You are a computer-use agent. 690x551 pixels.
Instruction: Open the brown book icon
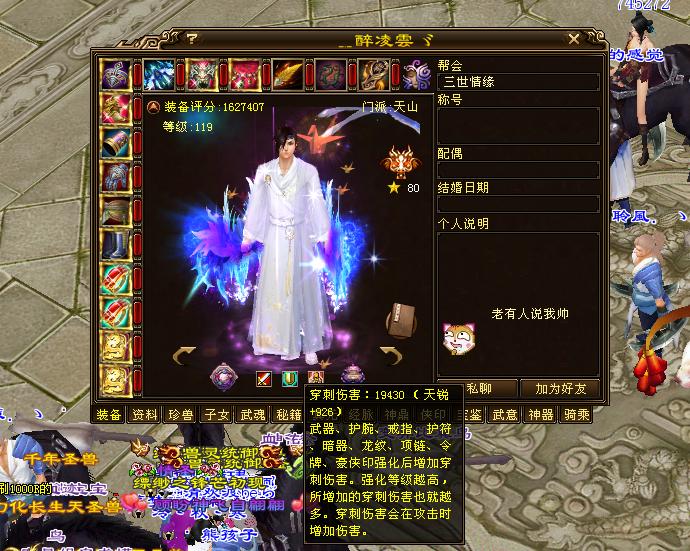coord(401,319)
